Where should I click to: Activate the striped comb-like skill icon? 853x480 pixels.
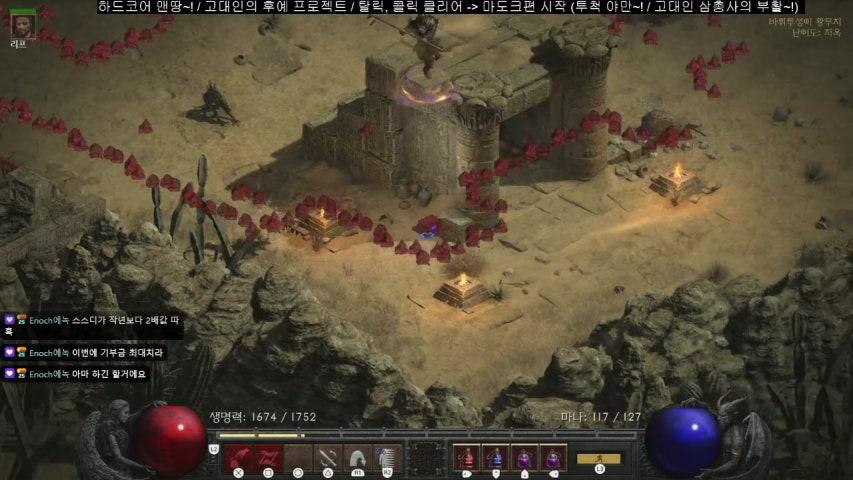(x=387, y=458)
